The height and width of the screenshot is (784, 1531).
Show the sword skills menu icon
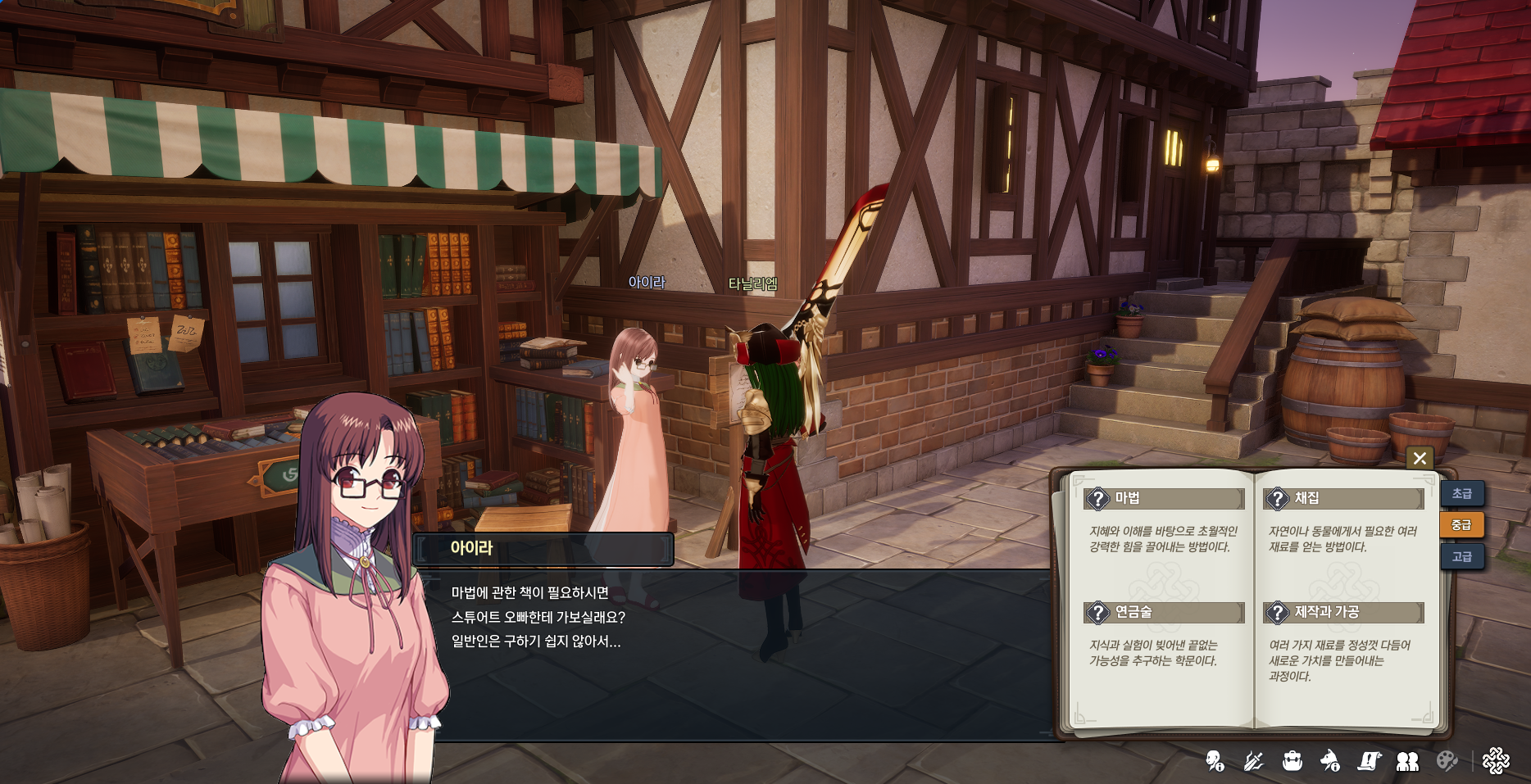click(1253, 761)
